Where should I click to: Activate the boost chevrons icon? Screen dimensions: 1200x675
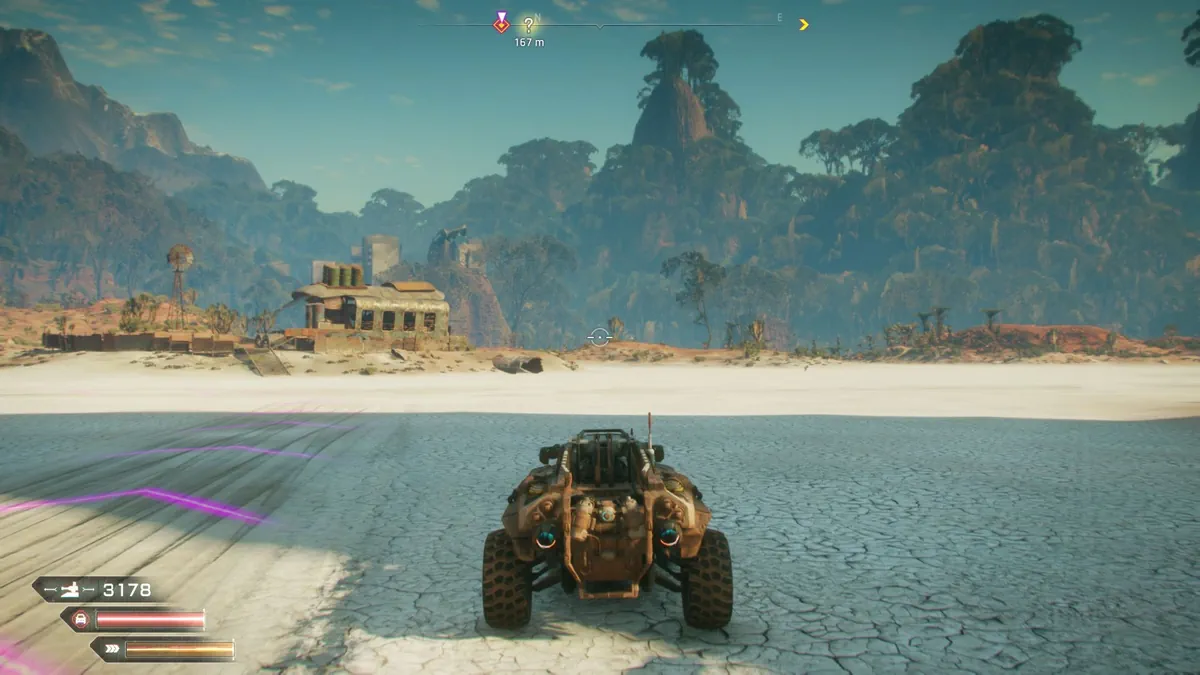tap(110, 650)
